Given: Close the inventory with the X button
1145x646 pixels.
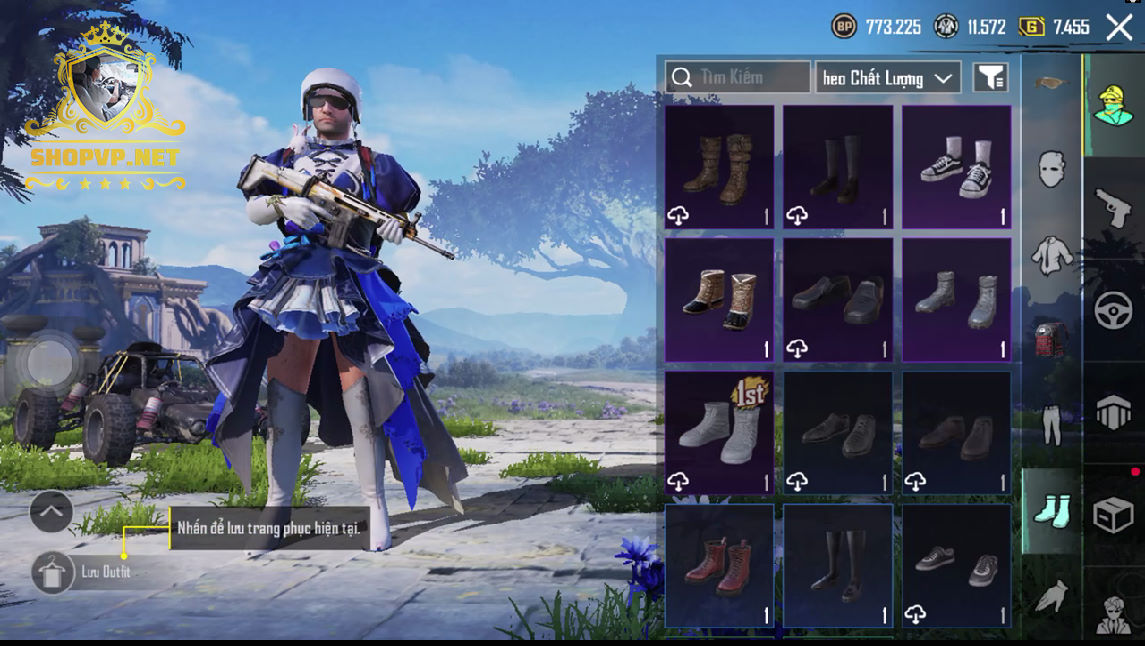Looking at the screenshot, I should coord(1119,27).
